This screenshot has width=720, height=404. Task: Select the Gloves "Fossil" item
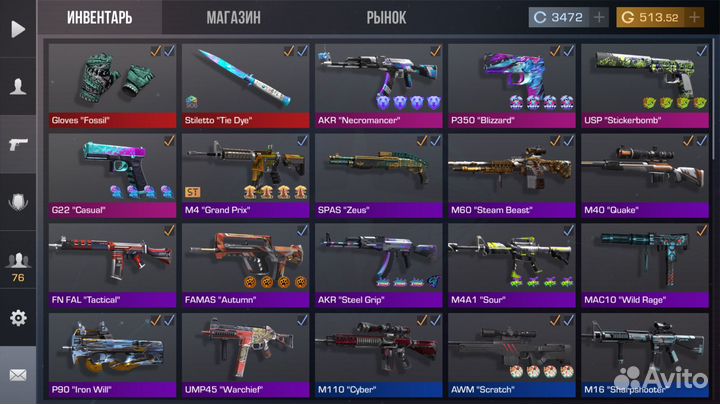(x=112, y=84)
